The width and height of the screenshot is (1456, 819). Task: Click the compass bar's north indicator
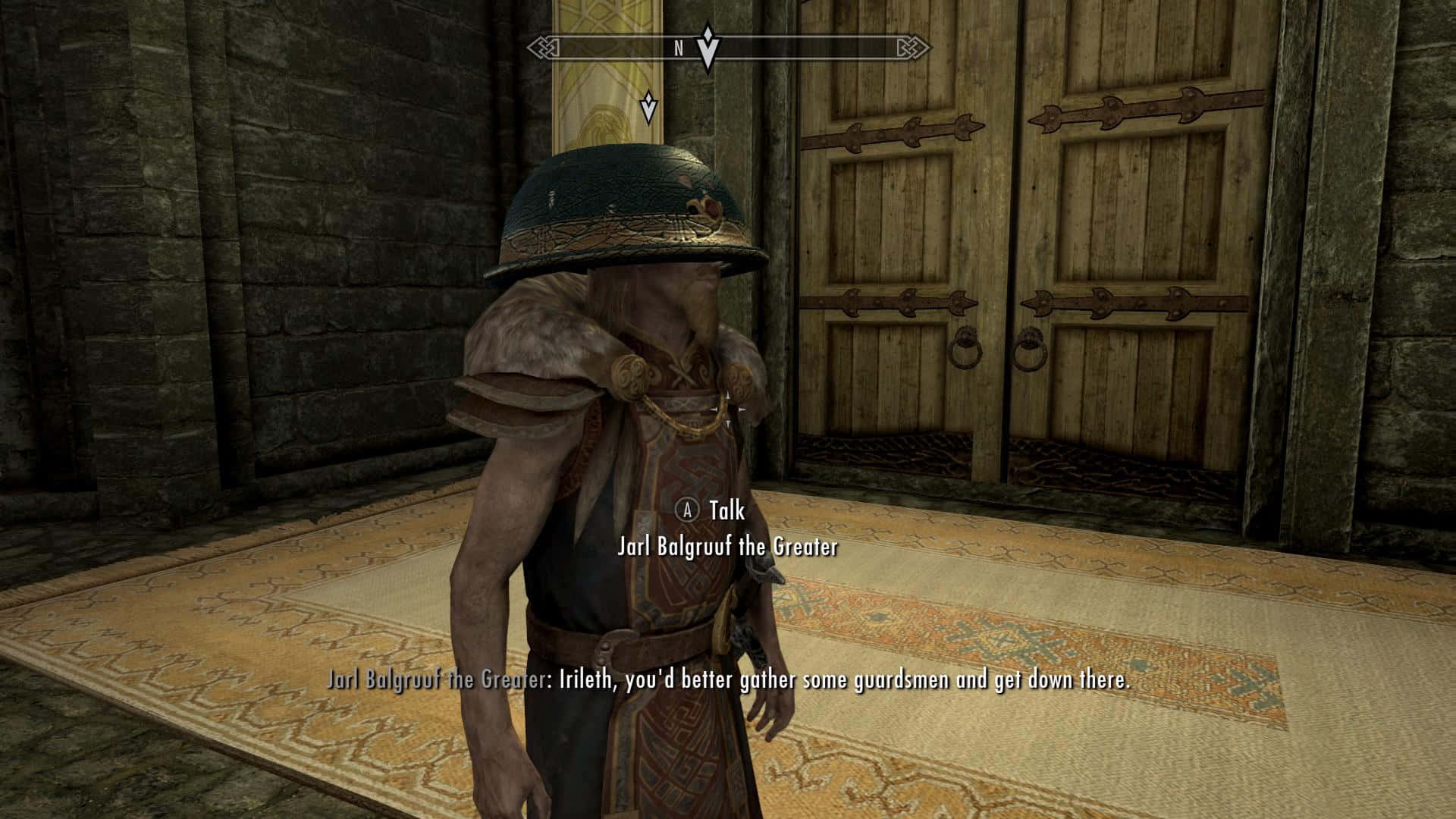coord(679,49)
